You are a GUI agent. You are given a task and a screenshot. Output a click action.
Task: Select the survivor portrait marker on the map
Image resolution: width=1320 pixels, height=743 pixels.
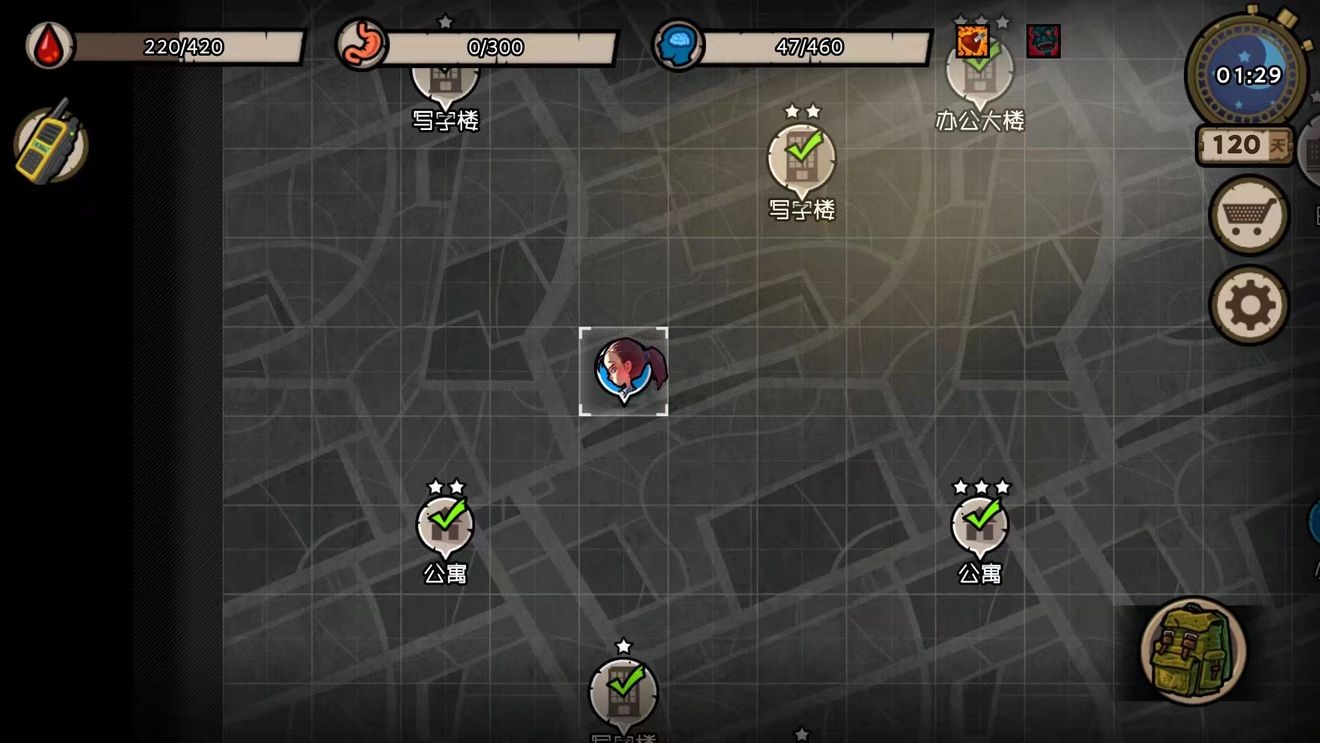pyautogui.click(x=623, y=370)
